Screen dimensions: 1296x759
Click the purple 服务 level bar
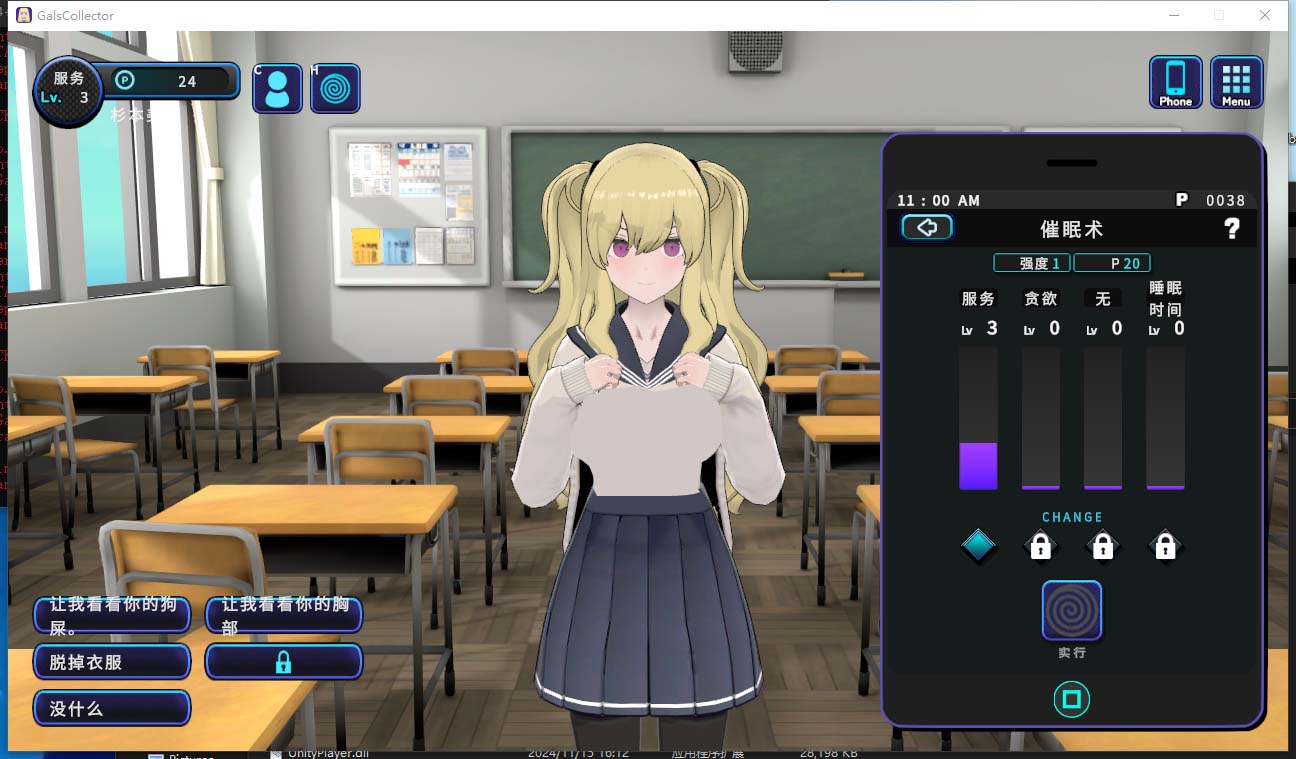(978, 465)
